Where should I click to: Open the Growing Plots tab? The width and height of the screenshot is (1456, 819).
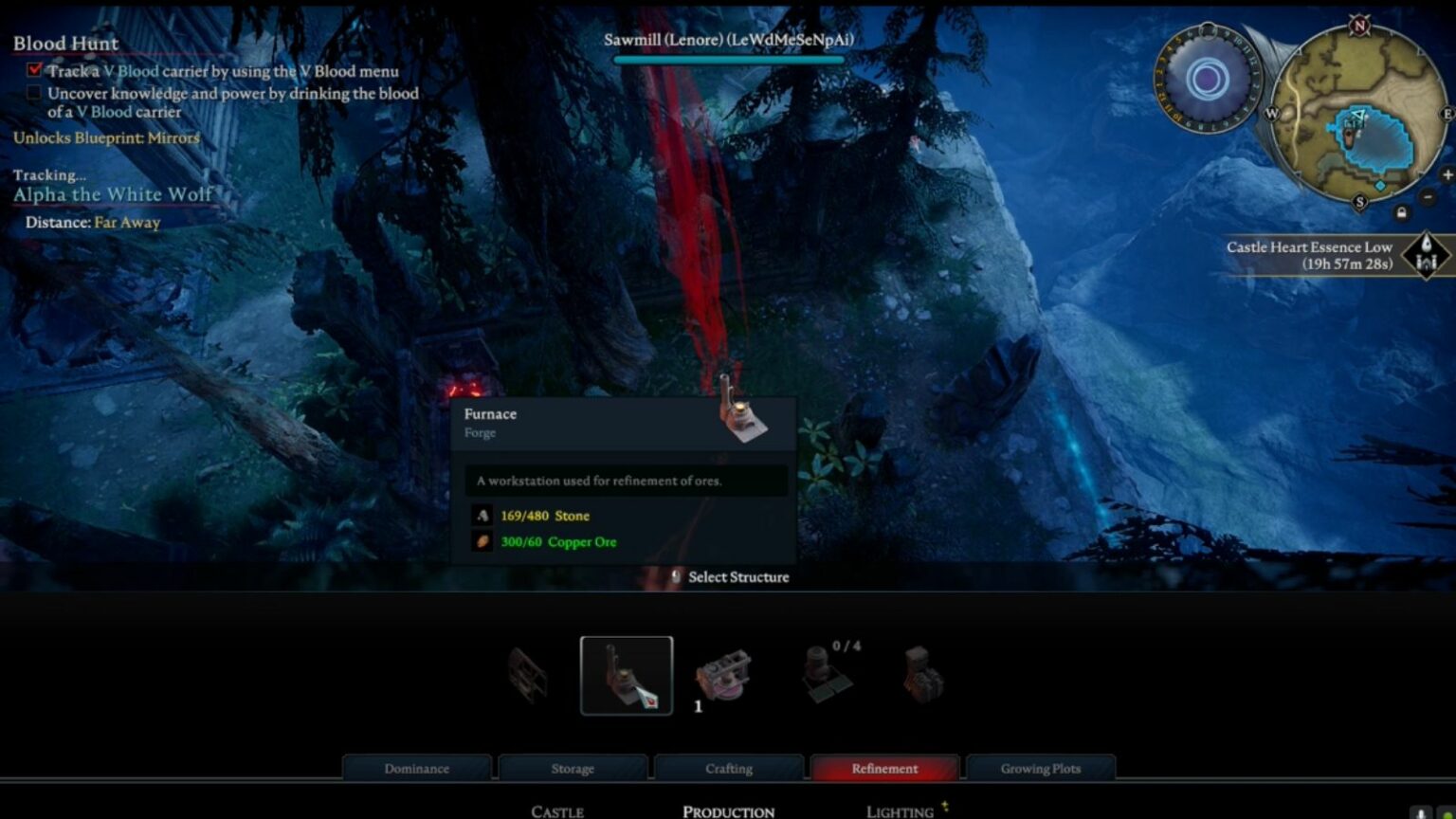click(x=1040, y=768)
